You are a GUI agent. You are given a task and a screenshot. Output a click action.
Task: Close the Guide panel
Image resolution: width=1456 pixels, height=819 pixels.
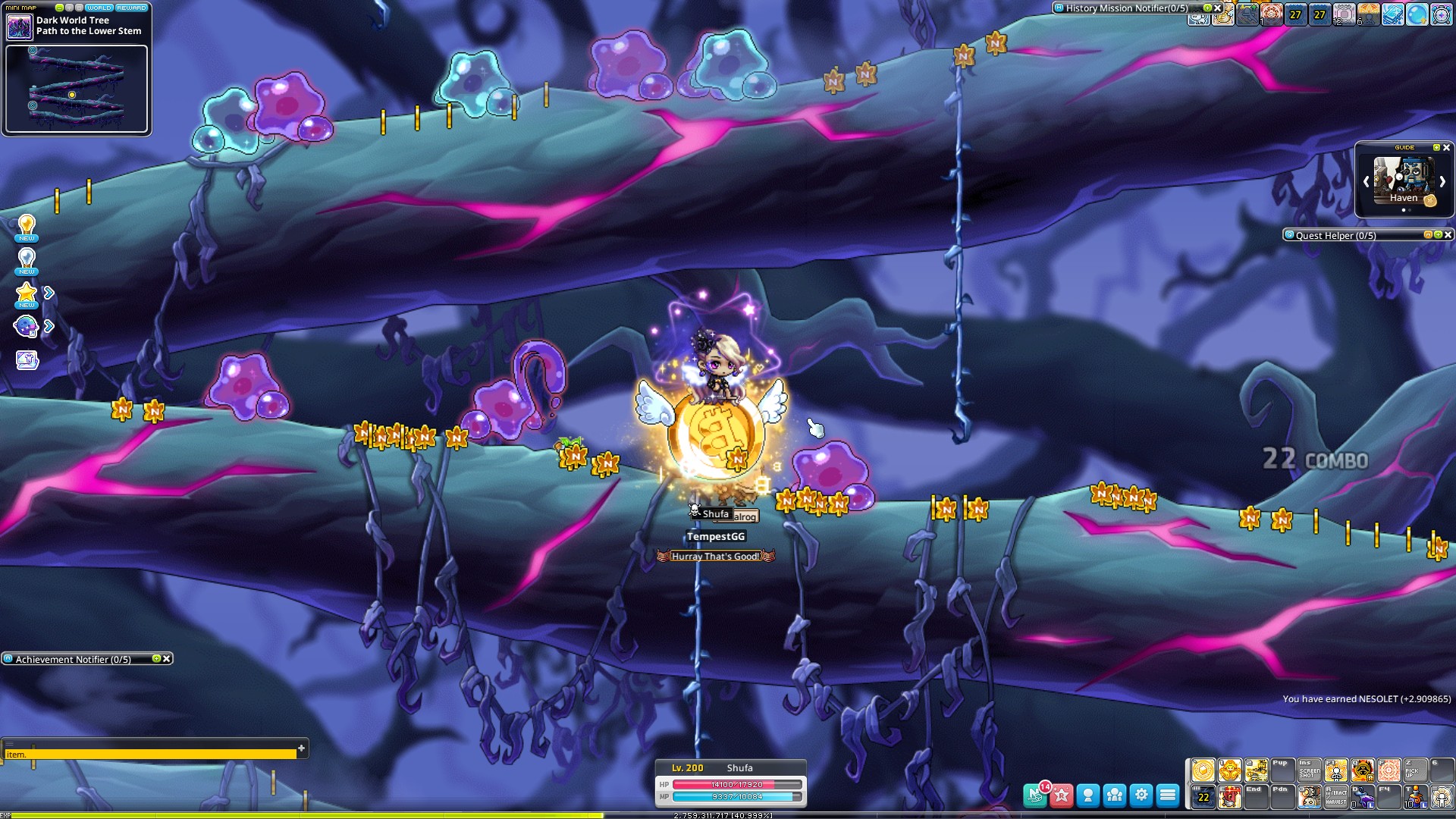(x=1446, y=148)
